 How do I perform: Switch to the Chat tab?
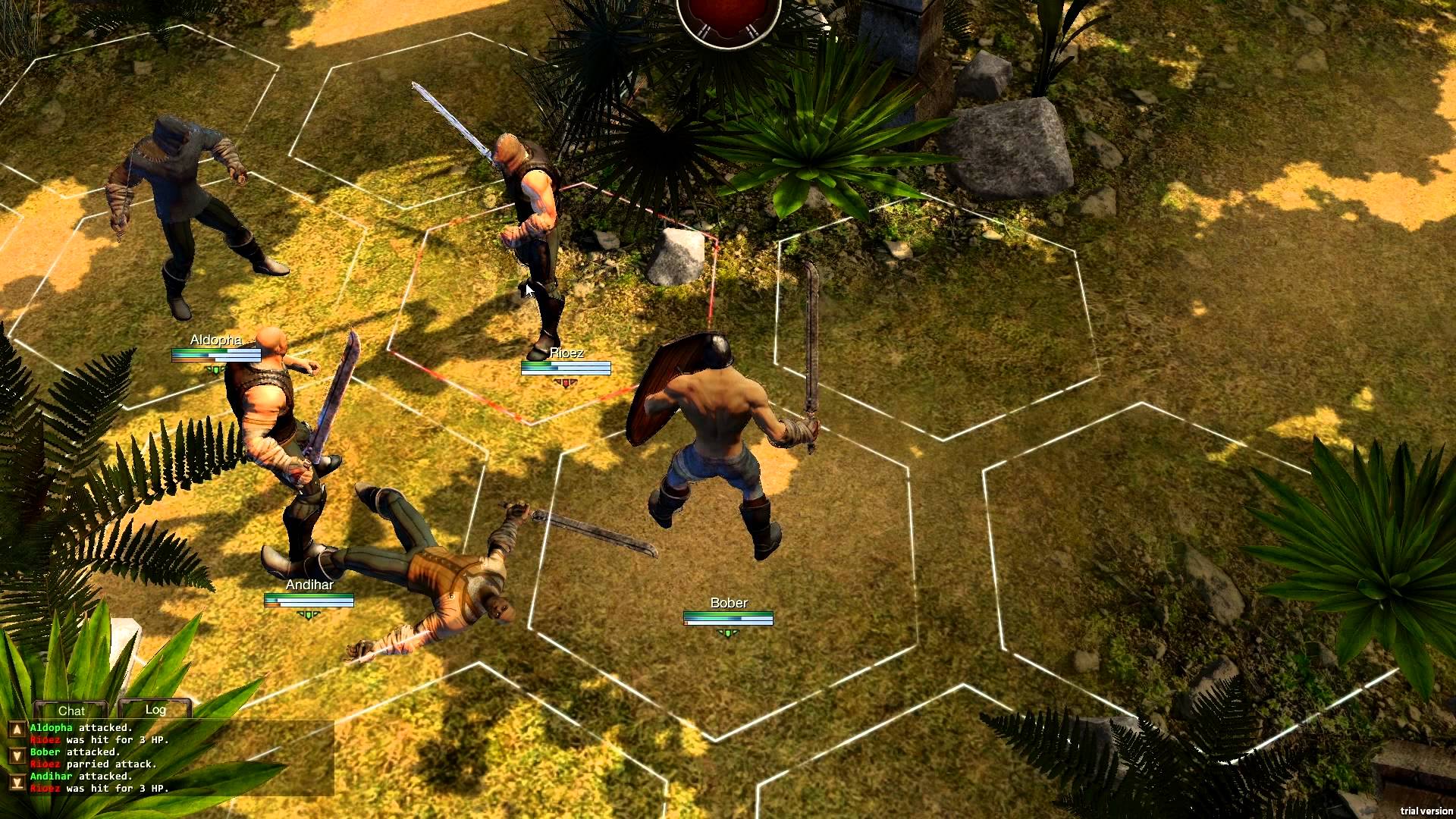point(71,711)
